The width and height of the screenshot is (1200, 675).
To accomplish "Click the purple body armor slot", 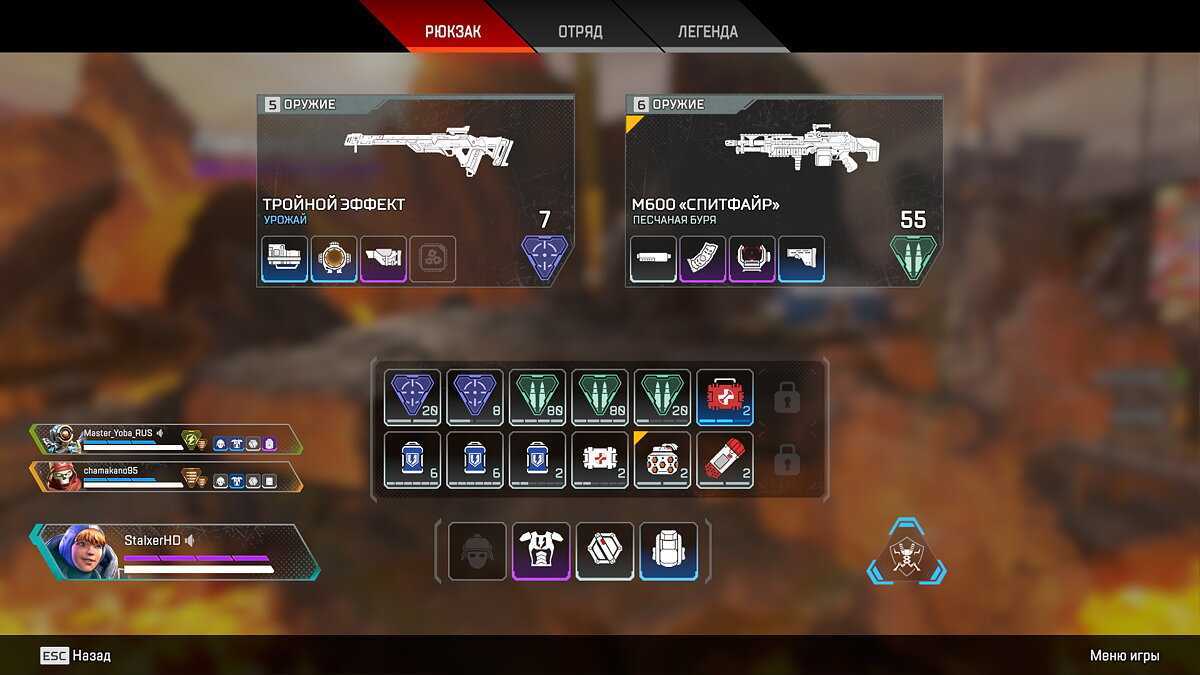I will point(541,550).
